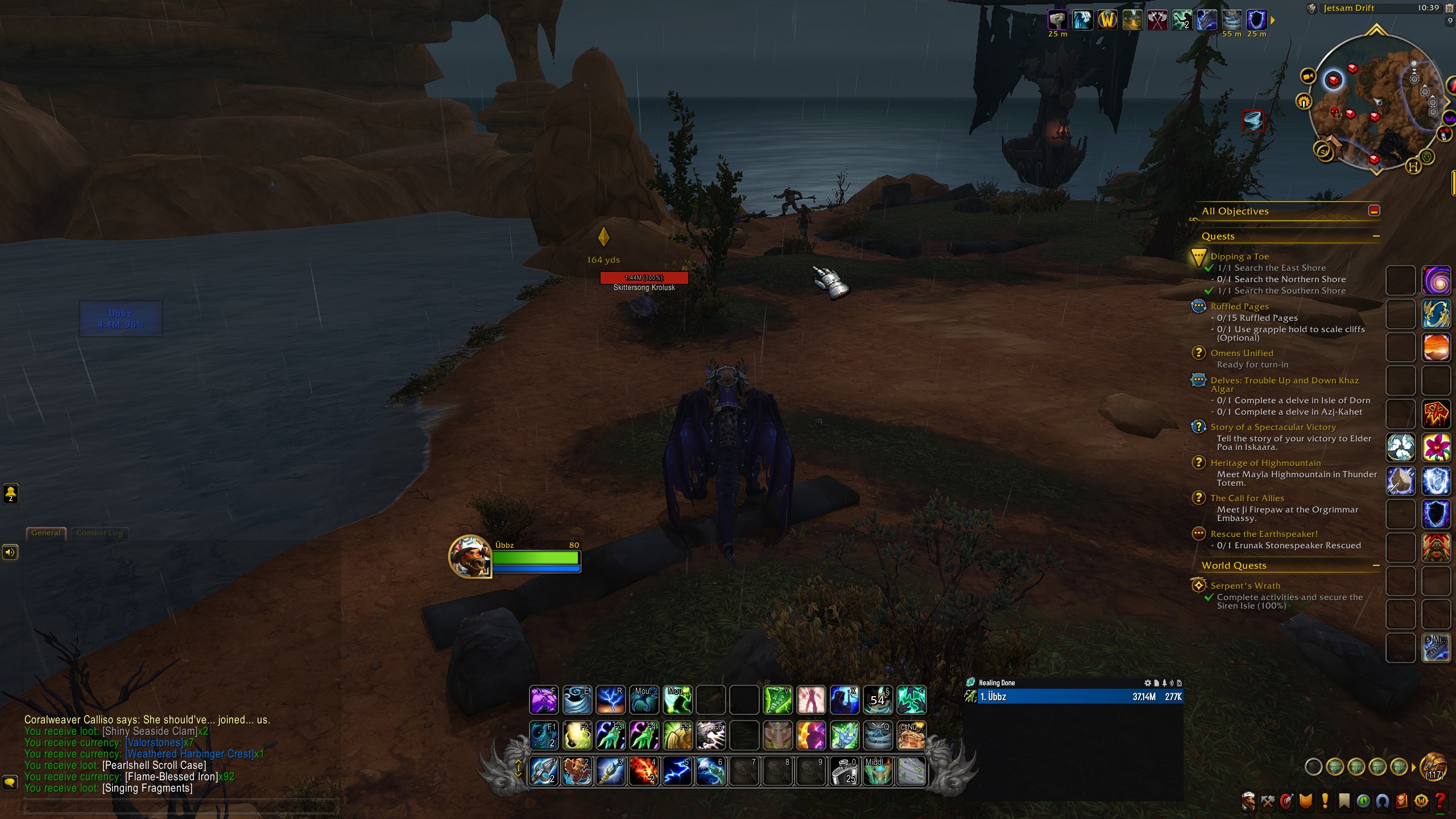Open the green eye Group Finder button
Image resolution: width=1456 pixels, height=819 pixels.
pos(1363,801)
